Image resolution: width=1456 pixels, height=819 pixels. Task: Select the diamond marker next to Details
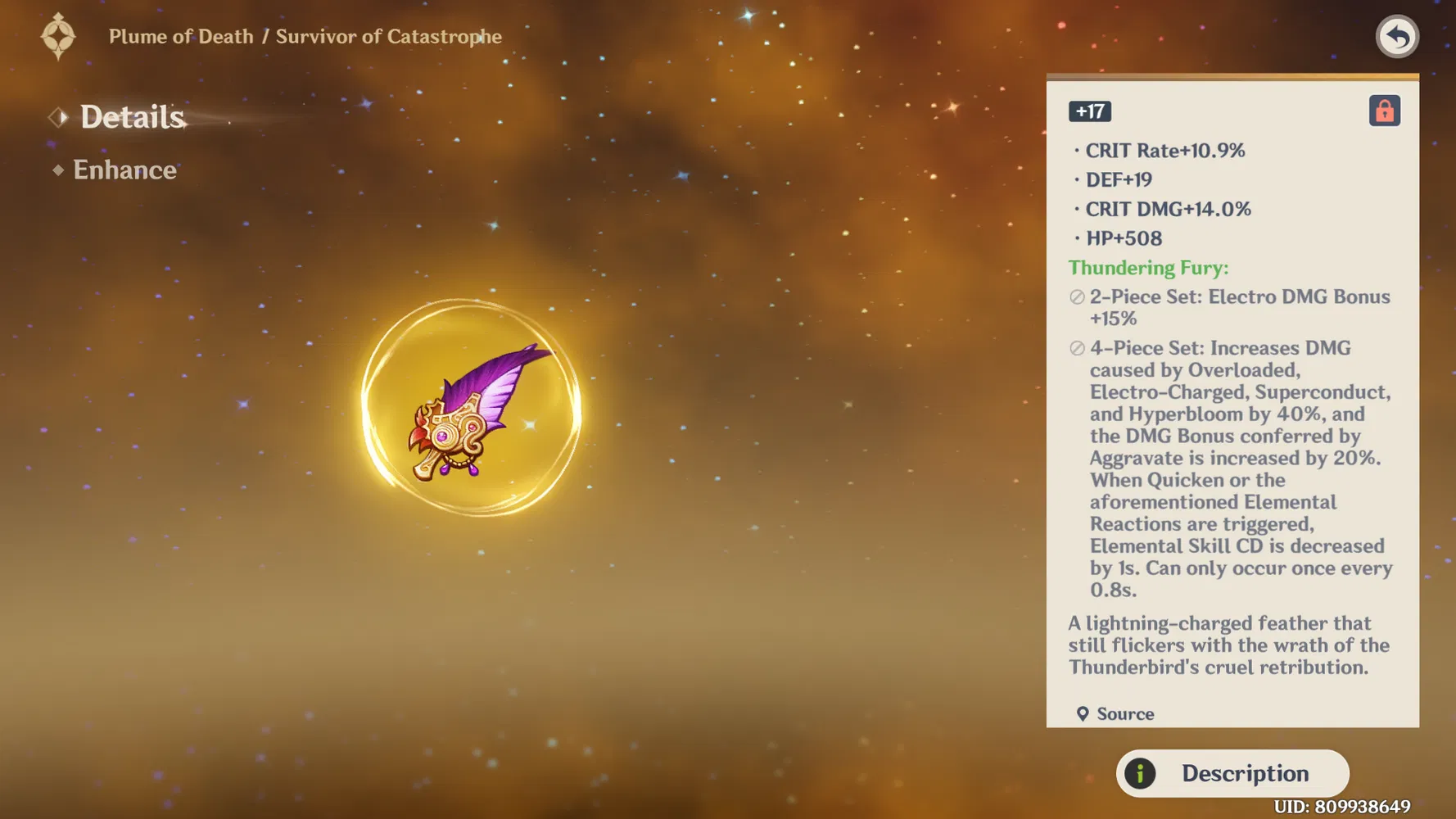click(x=57, y=117)
